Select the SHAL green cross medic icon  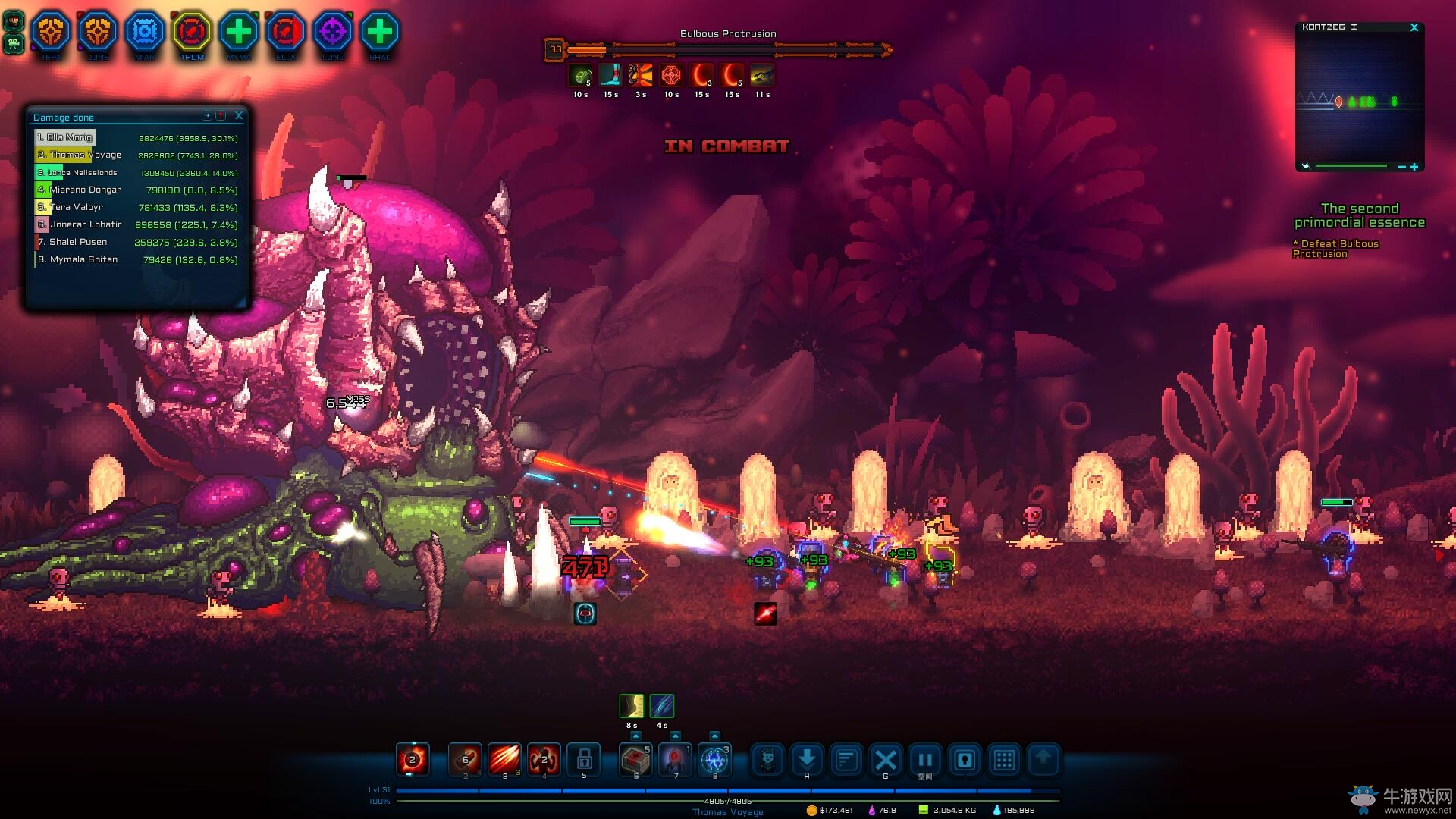click(380, 33)
